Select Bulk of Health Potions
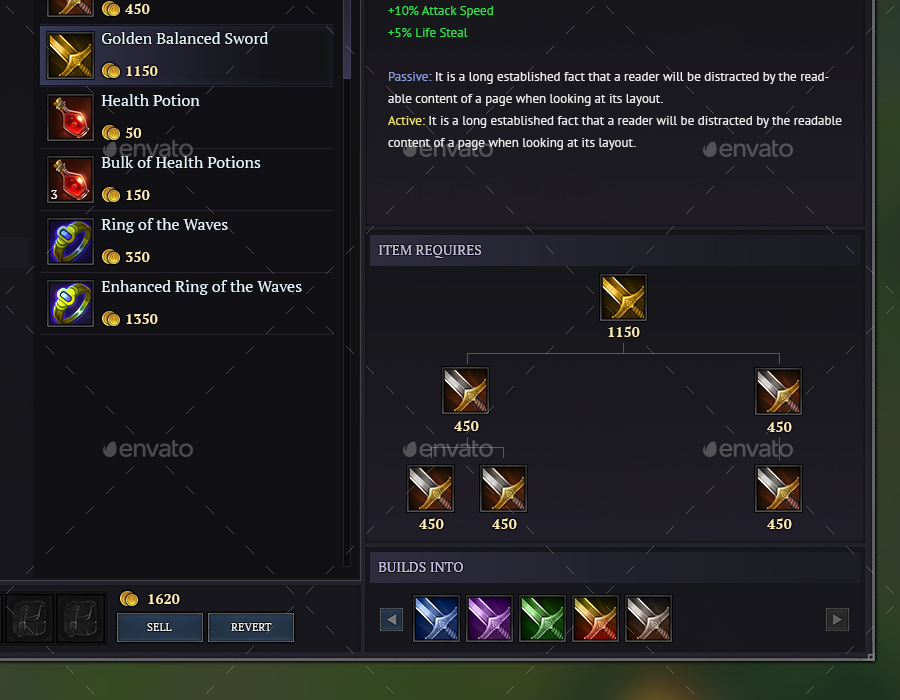 pyautogui.click(x=186, y=179)
